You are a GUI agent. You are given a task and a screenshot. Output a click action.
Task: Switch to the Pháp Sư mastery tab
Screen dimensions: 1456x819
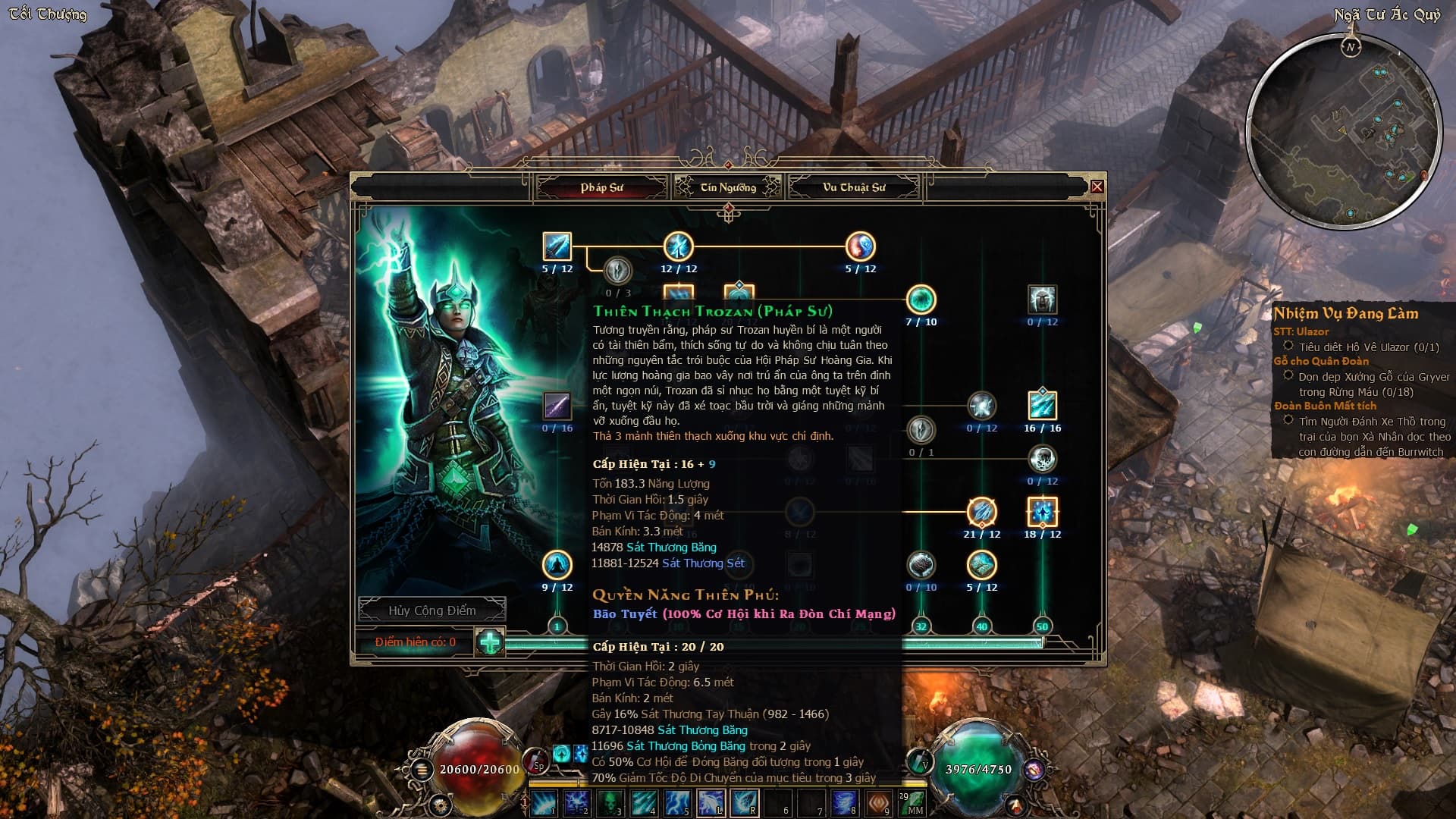pos(601,187)
